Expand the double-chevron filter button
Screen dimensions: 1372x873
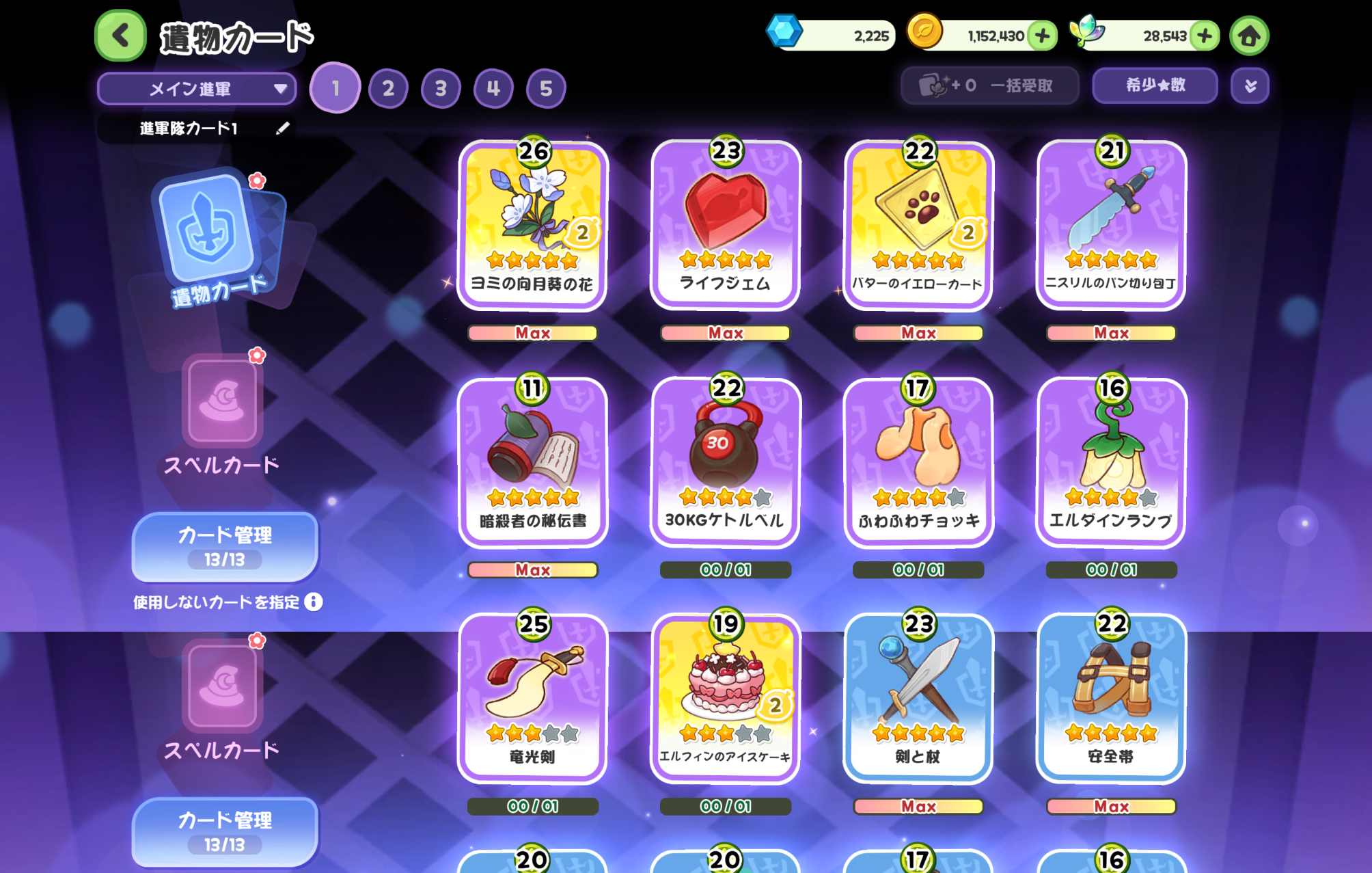(x=1250, y=86)
